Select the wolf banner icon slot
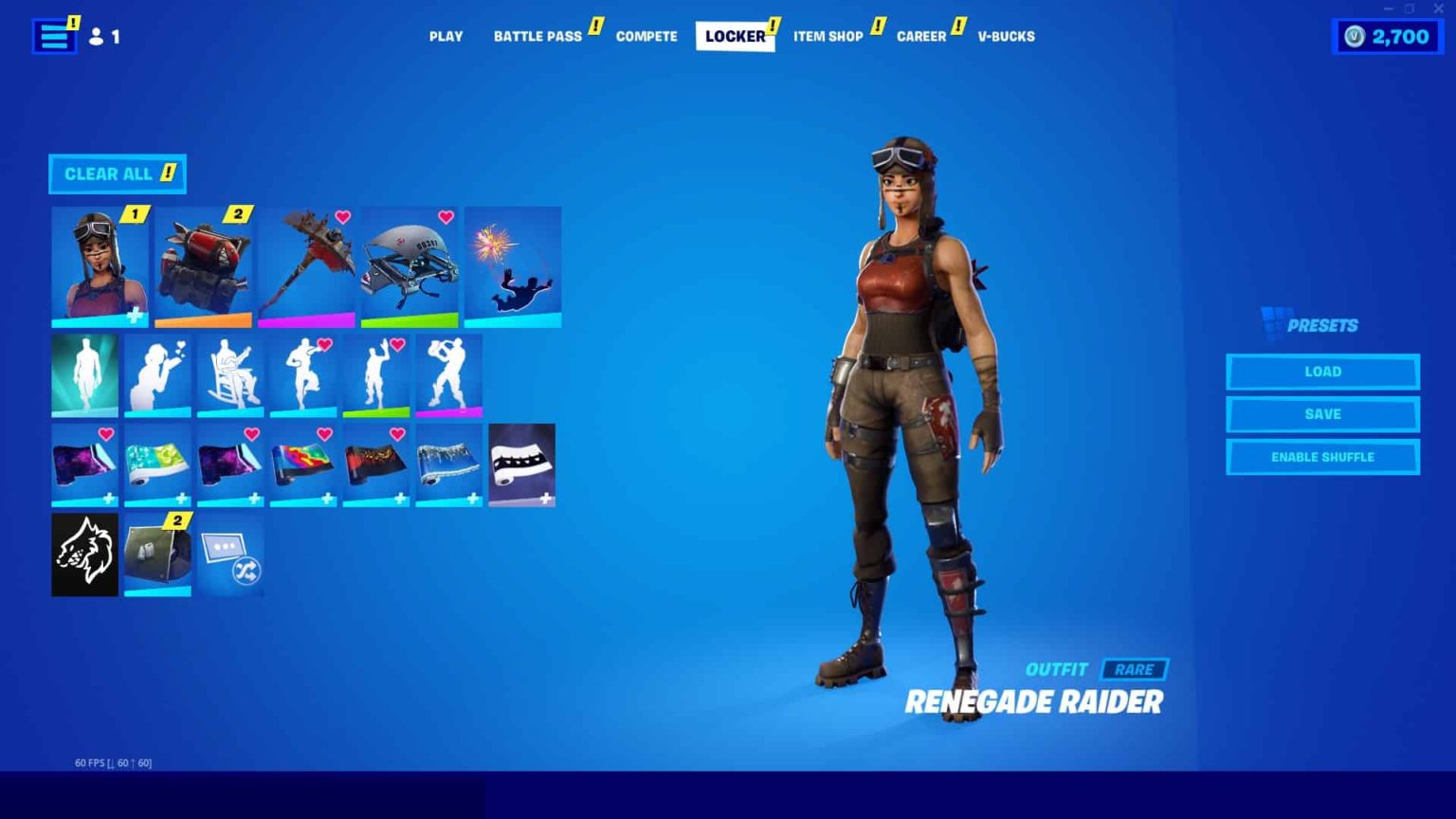 pos(83,554)
